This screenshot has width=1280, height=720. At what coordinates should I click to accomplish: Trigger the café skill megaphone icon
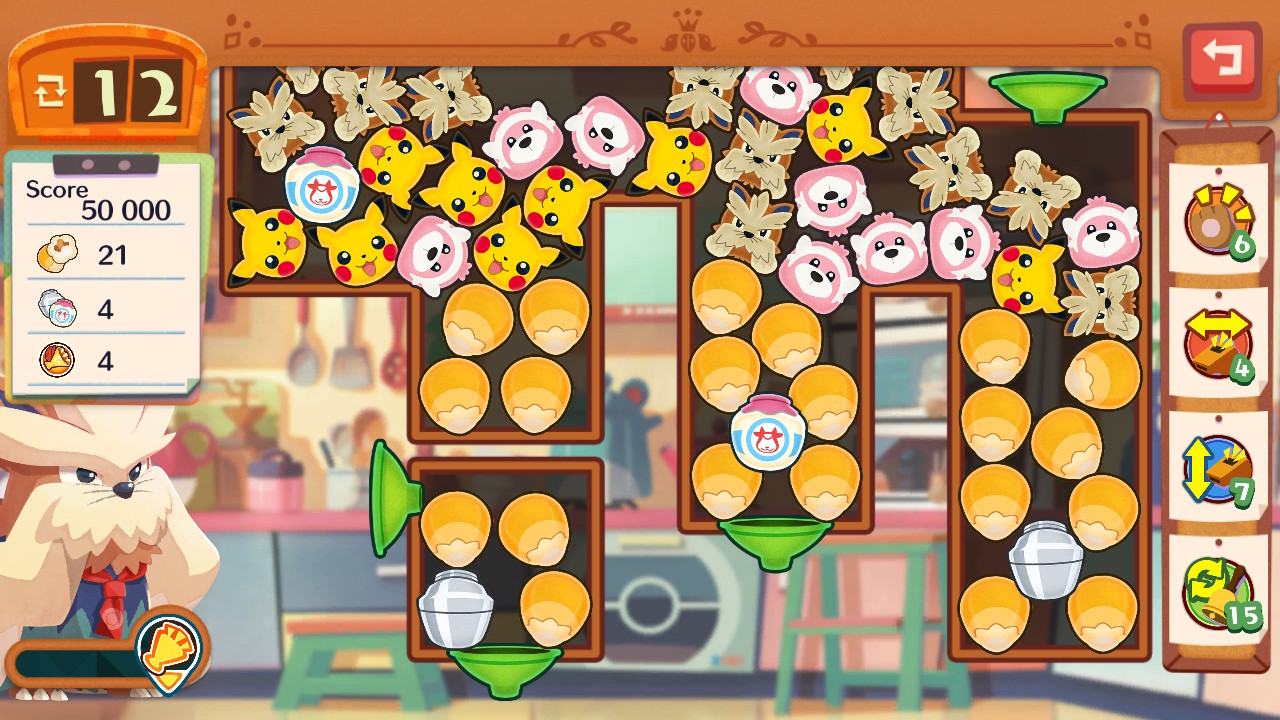168,647
